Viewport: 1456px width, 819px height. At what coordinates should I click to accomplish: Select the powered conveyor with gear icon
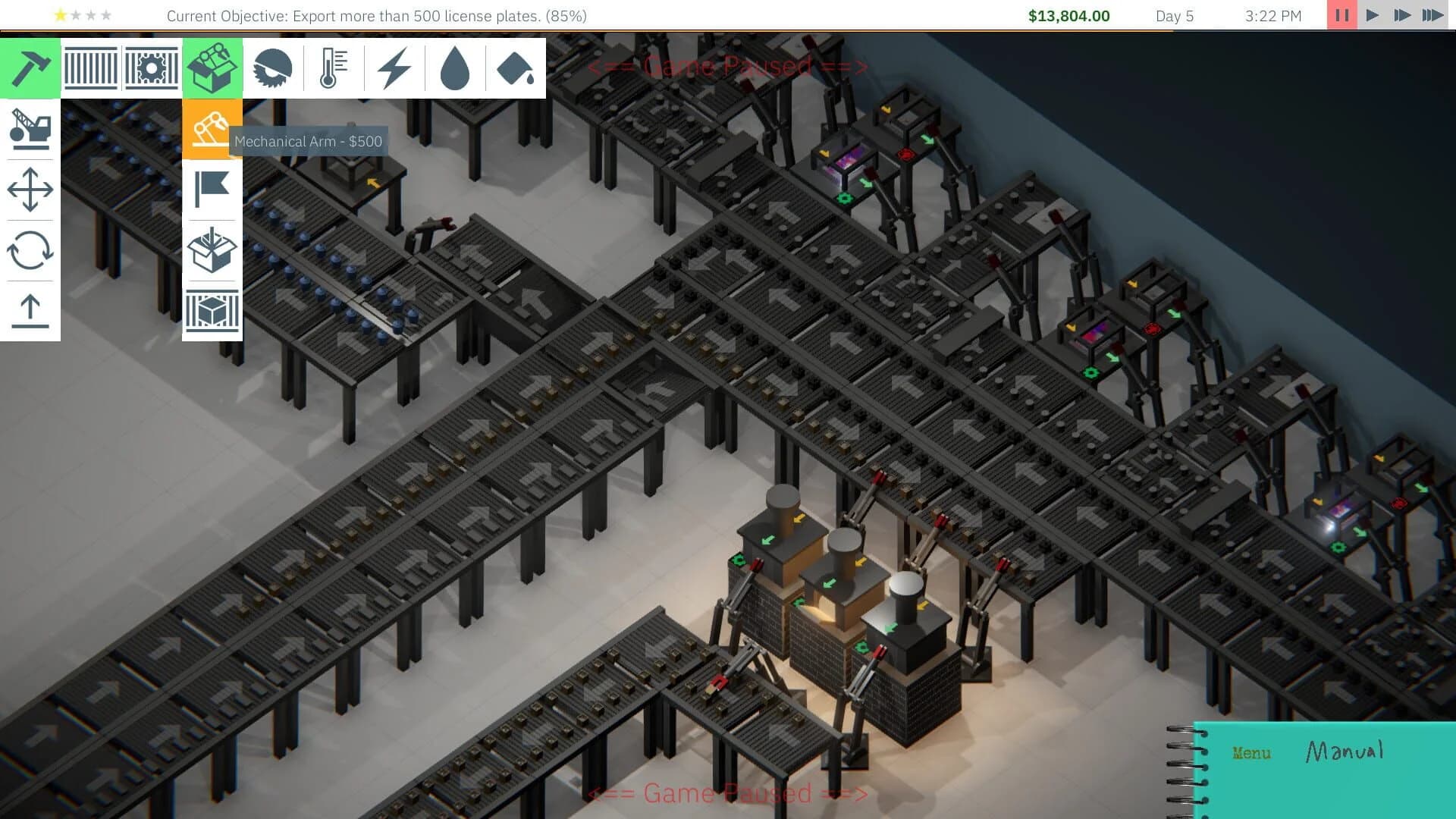point(152,68)
